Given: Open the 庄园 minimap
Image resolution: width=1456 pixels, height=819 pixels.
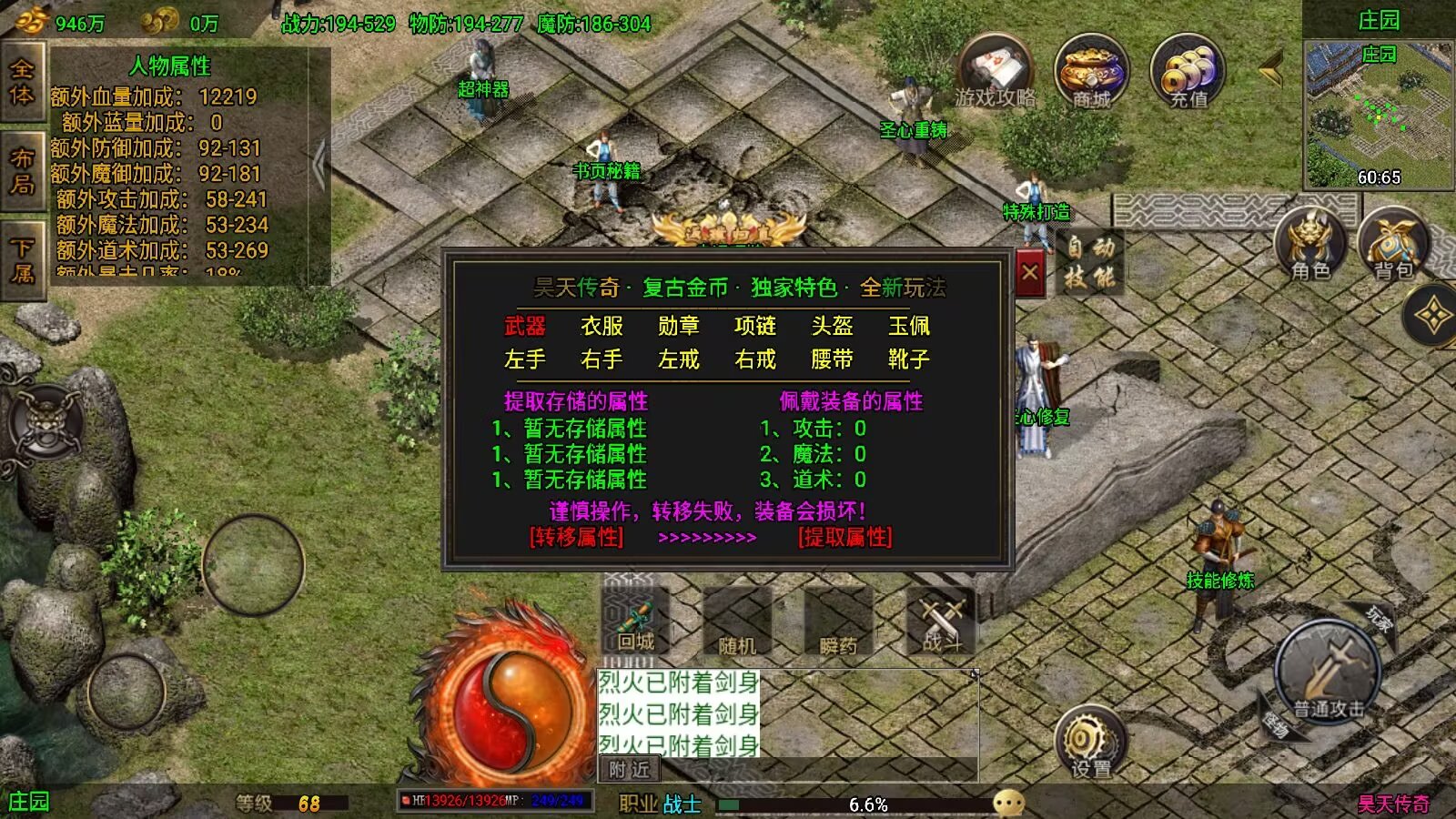Looking at the screenshot, I should point(1379,114).
